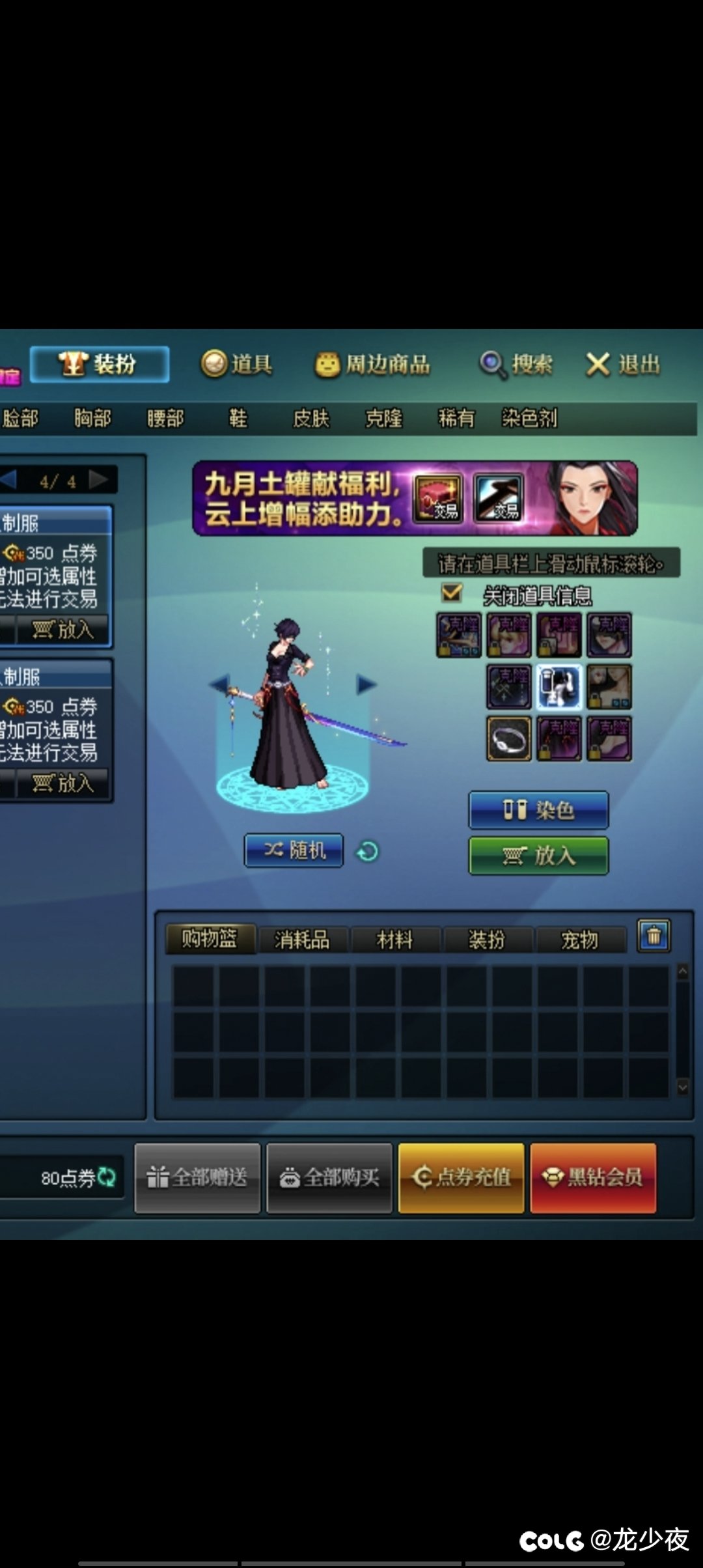Click the 搜索 search button

516,365
